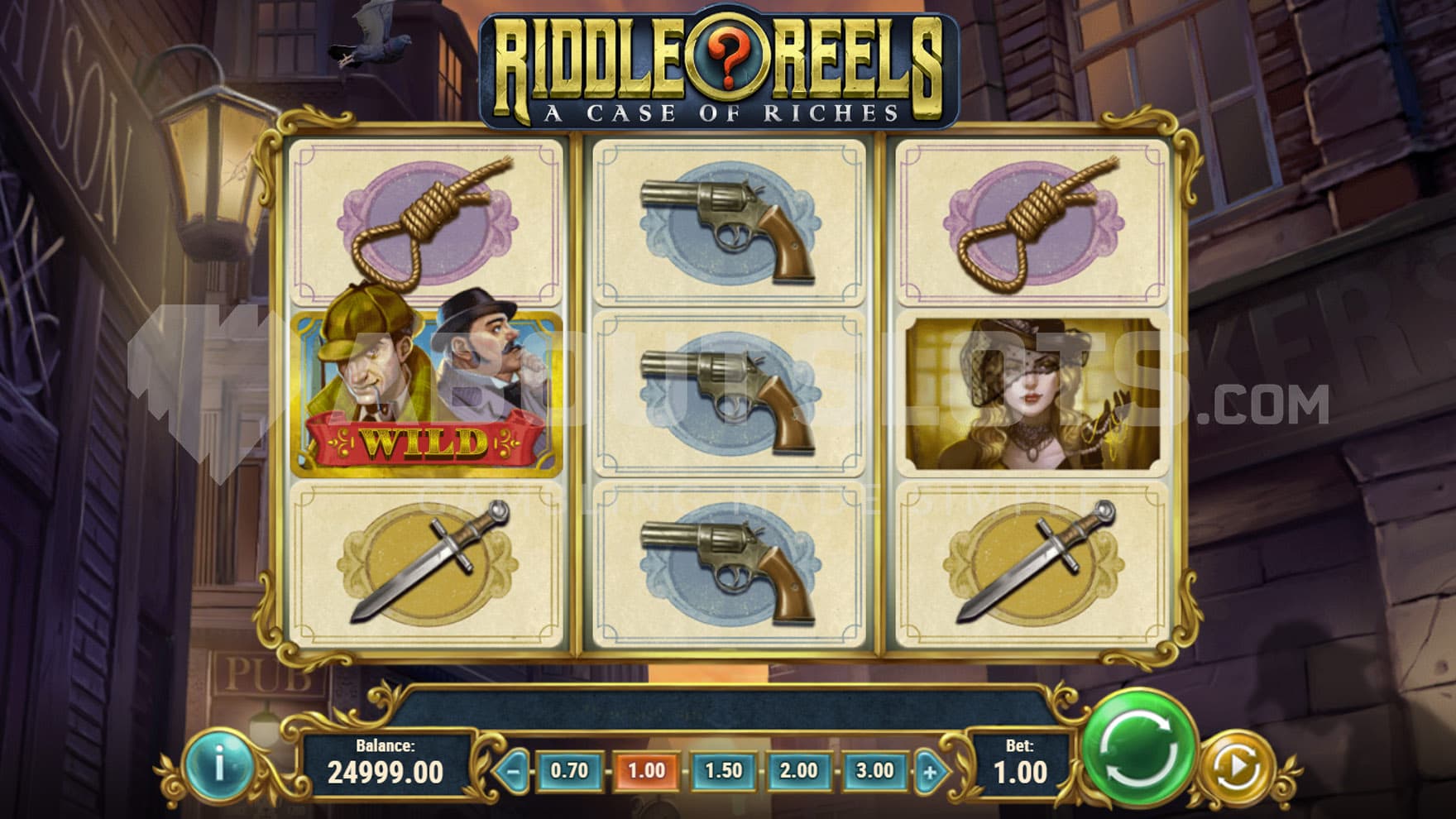1456x819 pixels.
Task: Choose the 1.00 bet amount
Action: click(x=646, y=771)
